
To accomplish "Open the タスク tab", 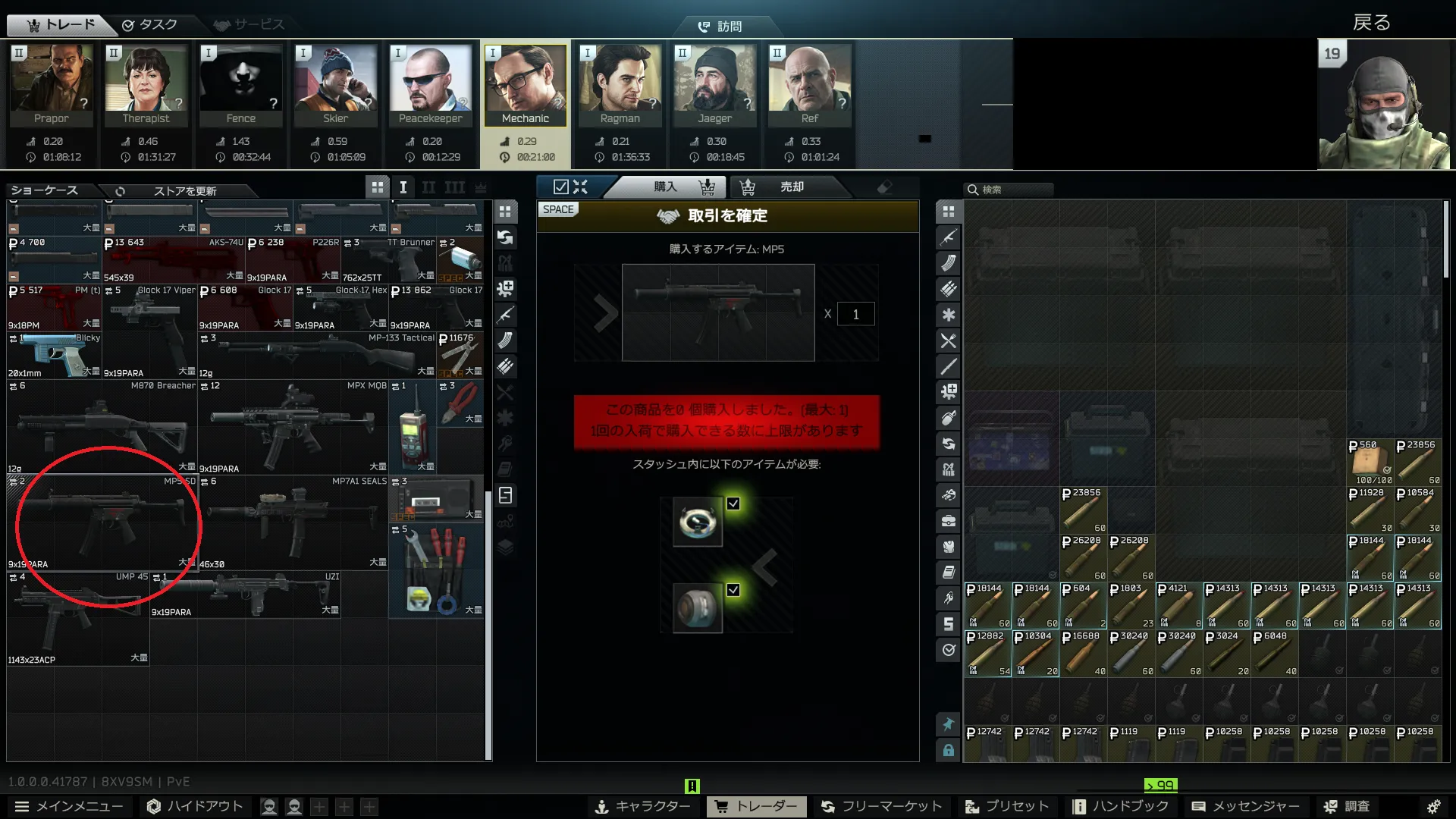I will 150,25.
